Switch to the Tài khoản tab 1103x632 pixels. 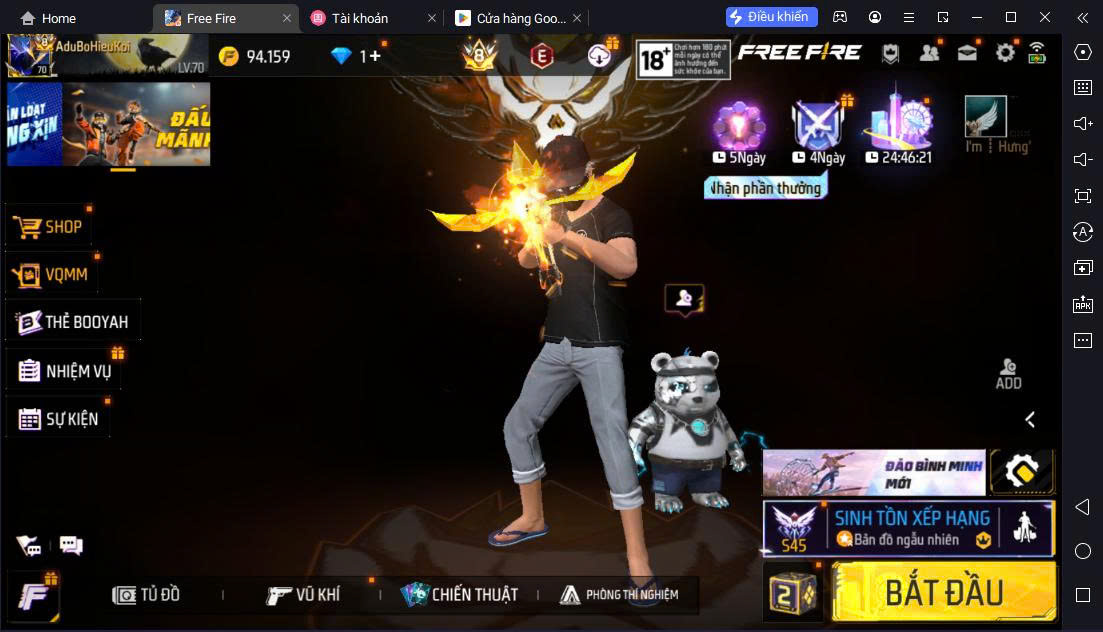tap(360, 18)
